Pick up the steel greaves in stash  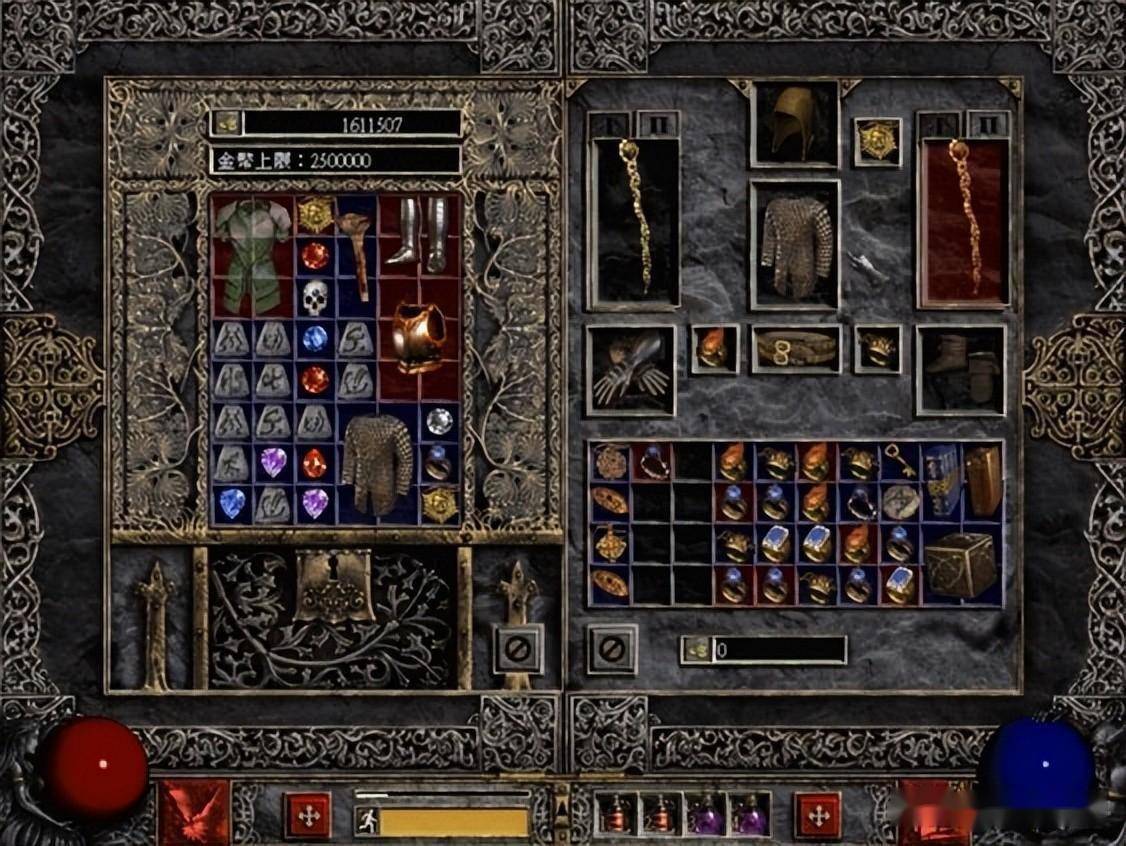(x=418, y=233)
